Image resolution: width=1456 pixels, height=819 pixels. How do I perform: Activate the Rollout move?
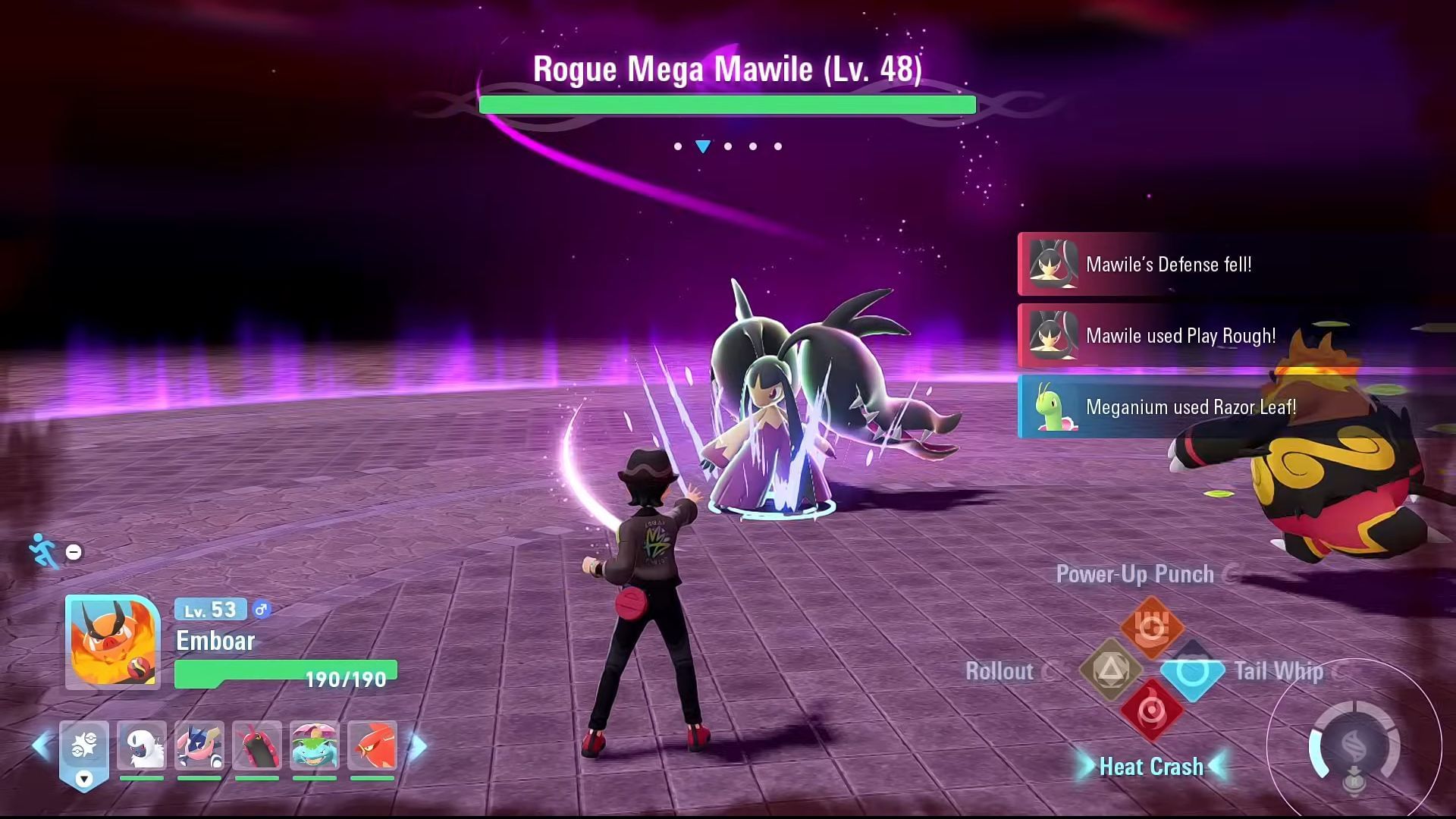click(x=1111, y=670)
